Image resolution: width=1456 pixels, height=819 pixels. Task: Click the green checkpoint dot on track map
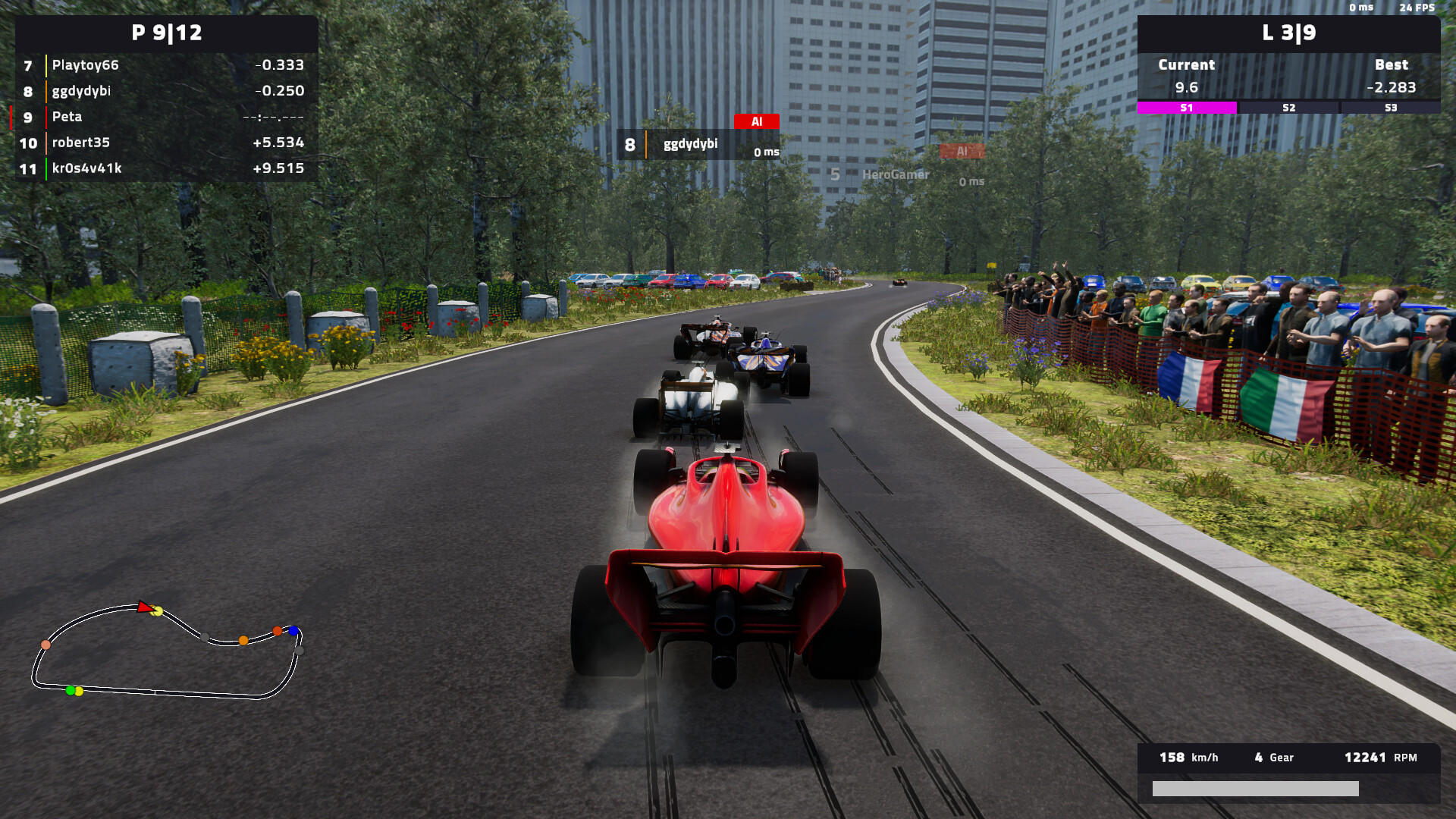[x=70, y=691]
